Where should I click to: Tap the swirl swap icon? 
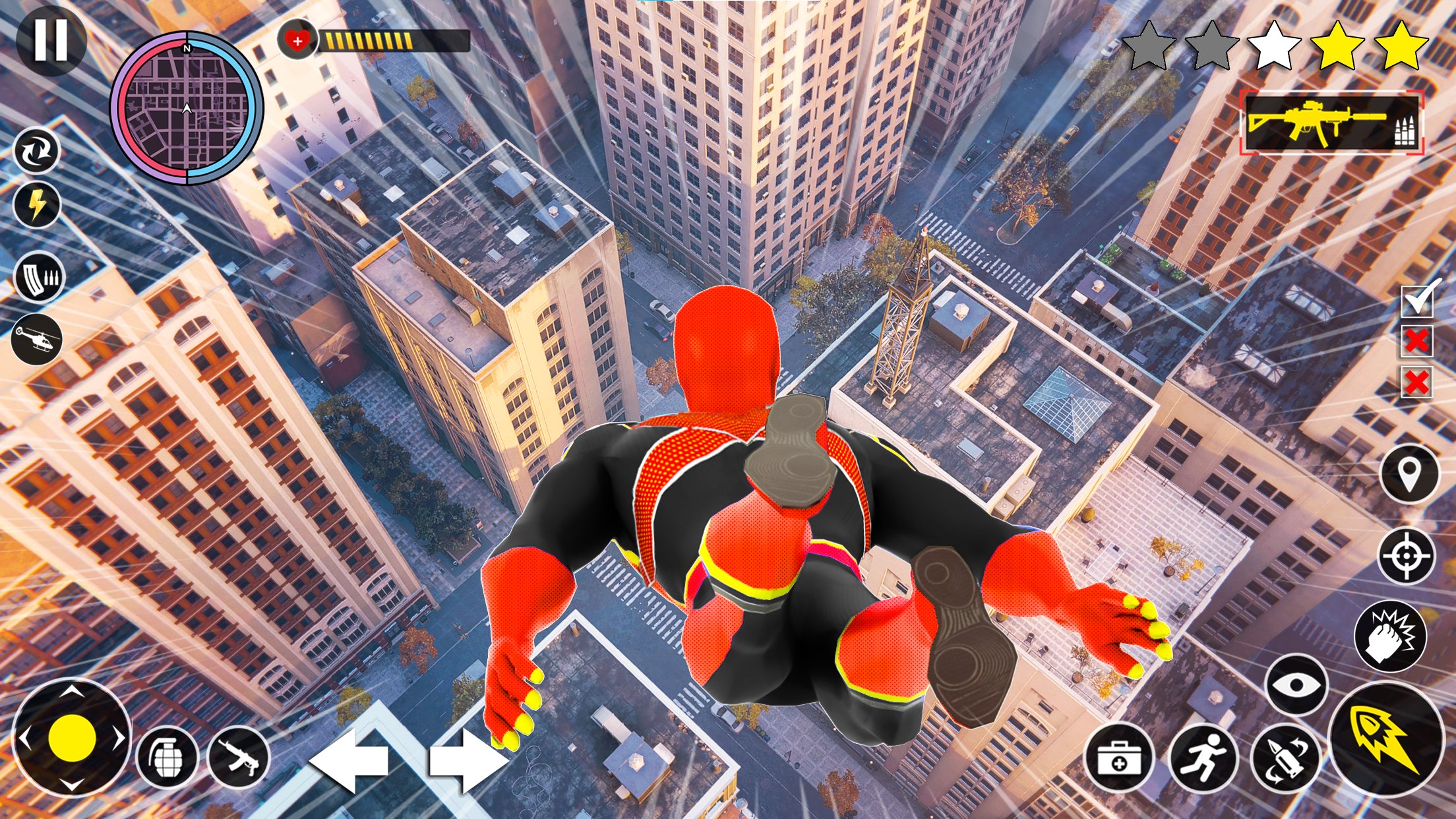point(37,152)
